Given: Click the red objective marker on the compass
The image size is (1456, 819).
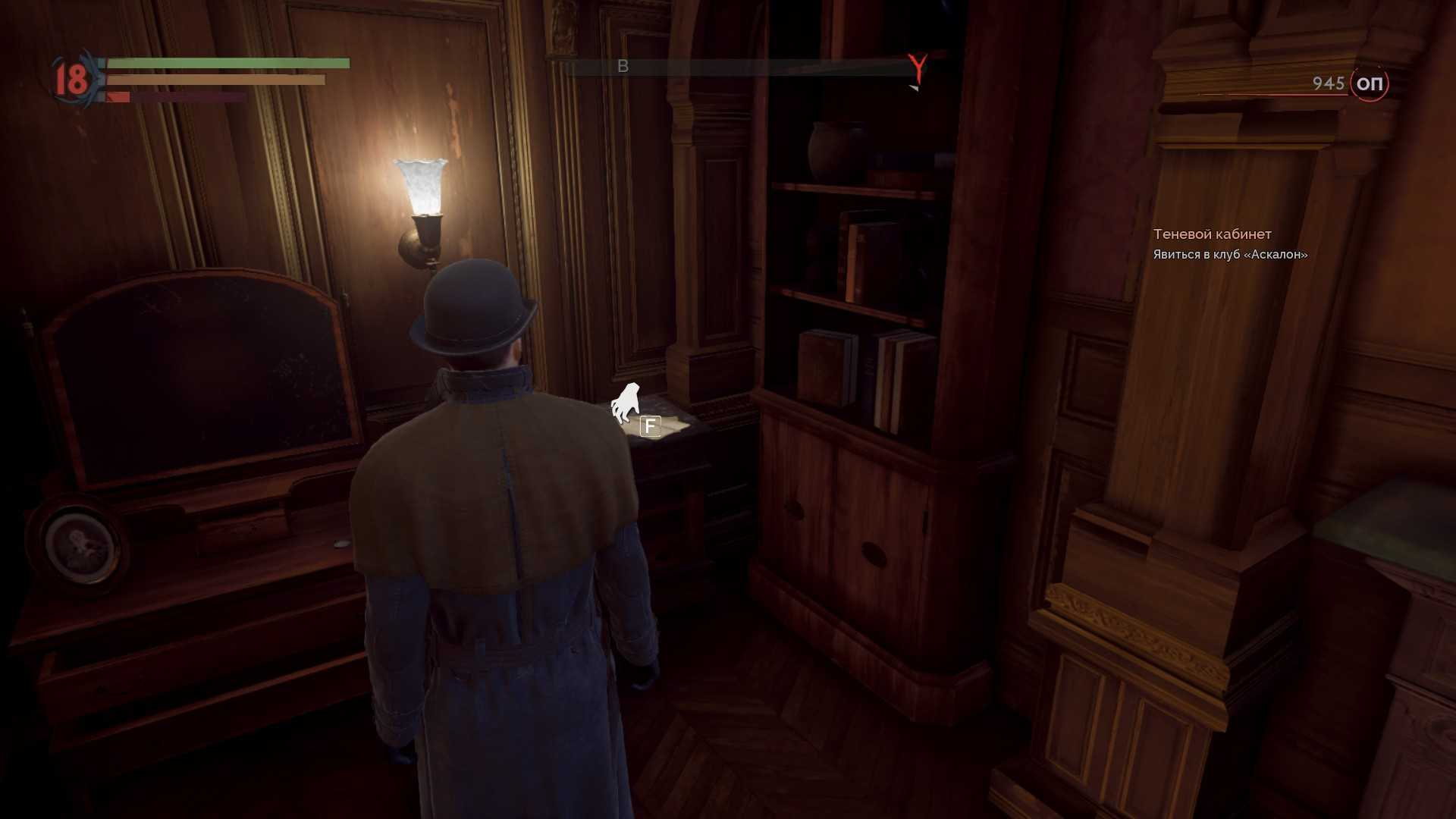Looking at the screenshot, I should click(x=918, y=68).
